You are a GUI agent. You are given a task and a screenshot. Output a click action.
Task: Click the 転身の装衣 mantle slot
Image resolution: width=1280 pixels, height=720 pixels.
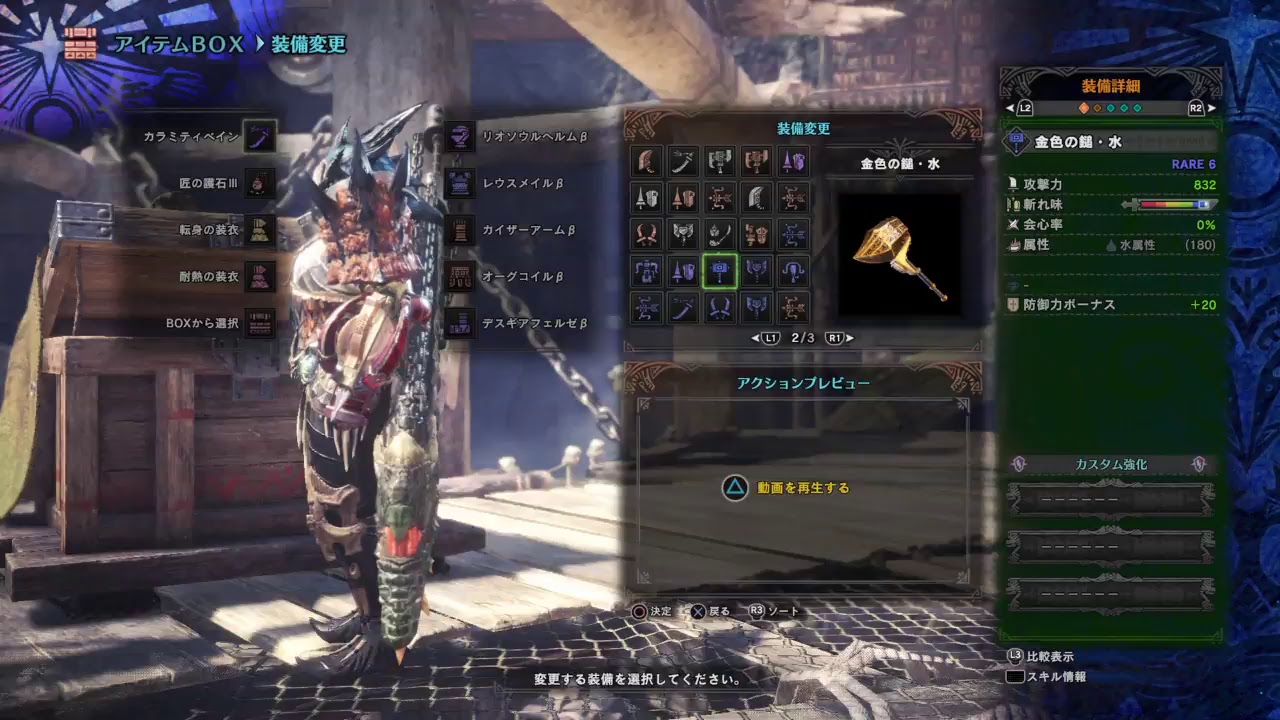(258, 230)
